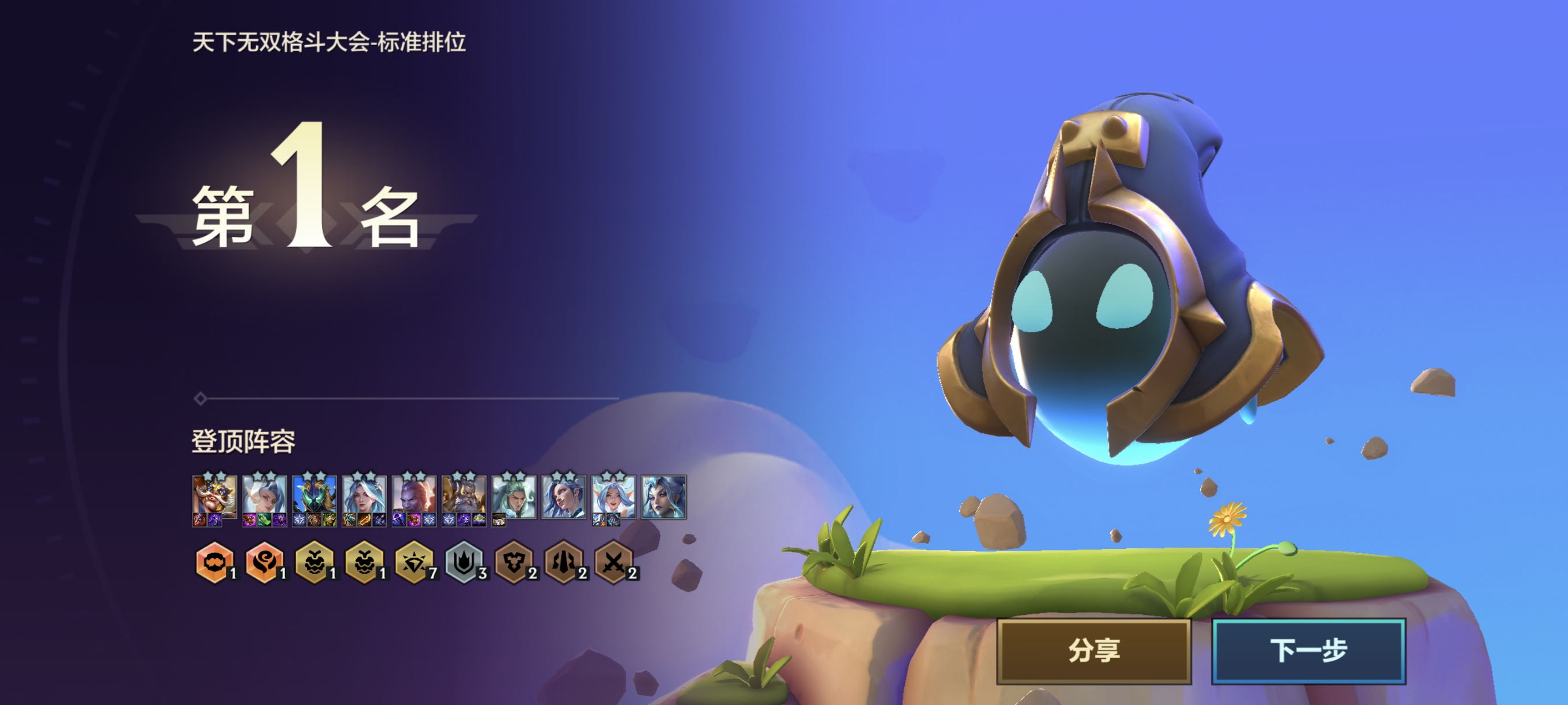Pick the mint-green-haired male champion portrait
The image size is (1568, 705).
514,496
